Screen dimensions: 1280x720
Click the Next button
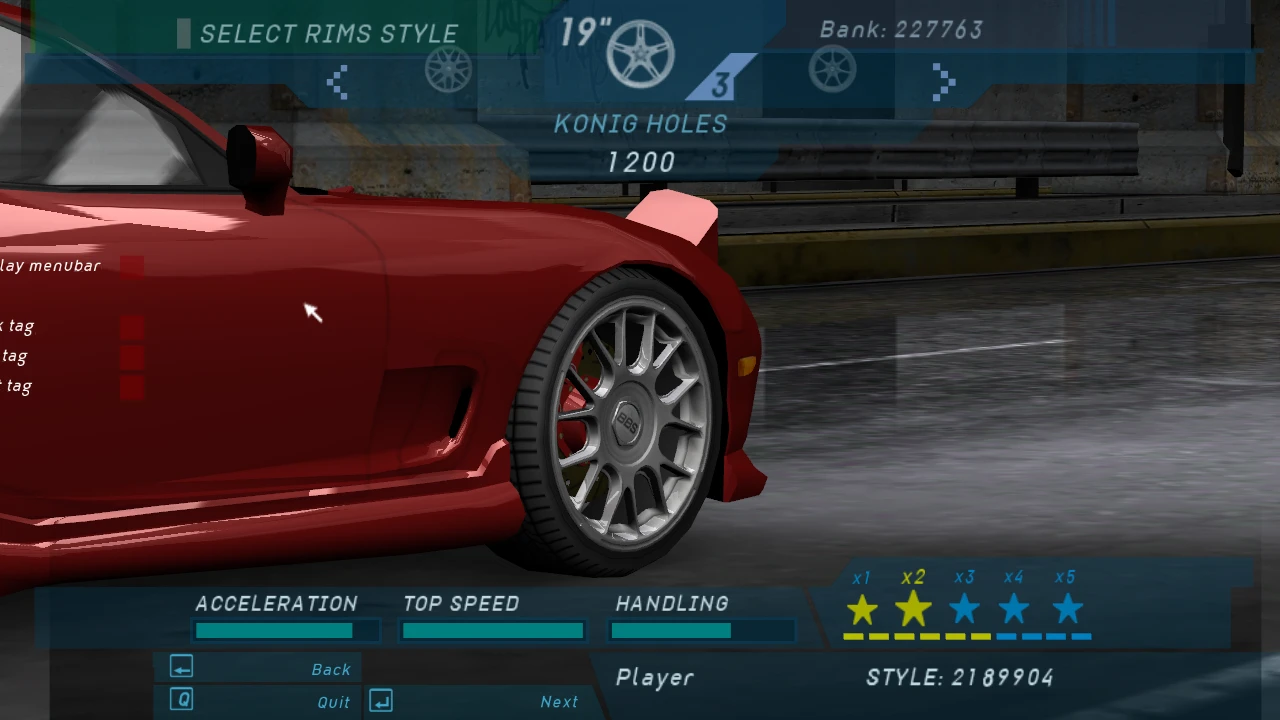[x=558, y=701]
